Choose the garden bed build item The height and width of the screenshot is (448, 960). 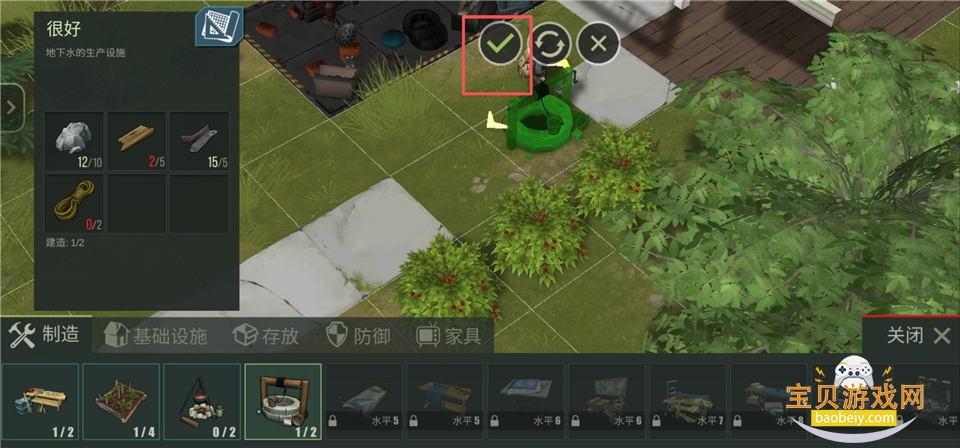[120, 401]
